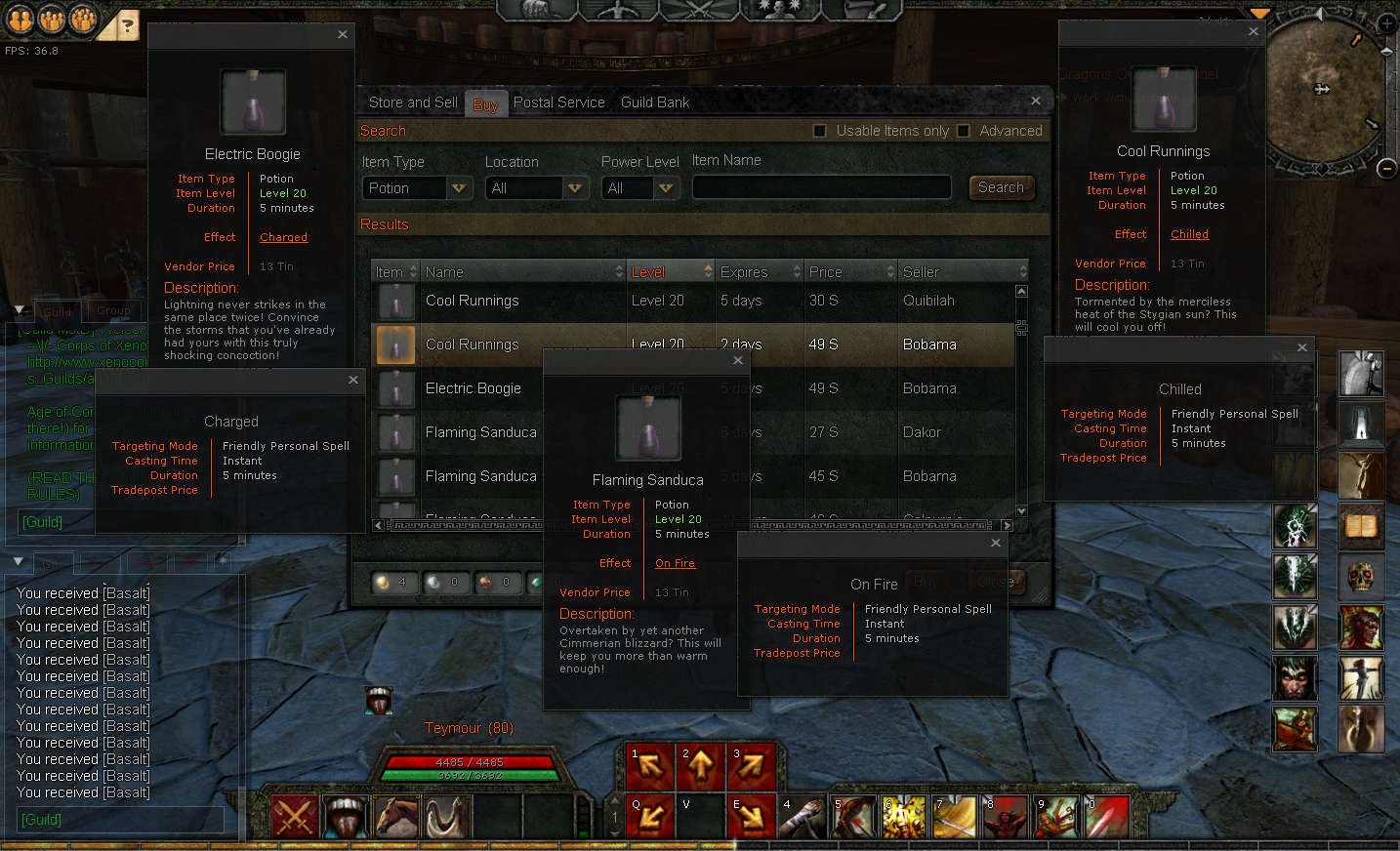Click the minimap zoom-out control
Screen dimensions: 1400x851
(x=1387, y=168)
